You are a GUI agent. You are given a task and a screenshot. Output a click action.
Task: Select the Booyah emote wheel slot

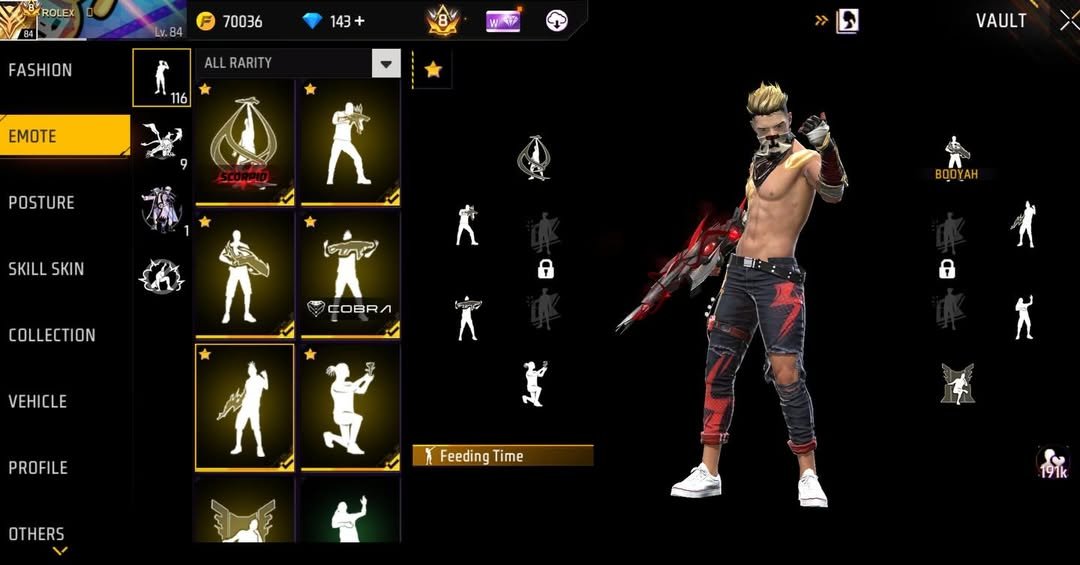point(956,159)
